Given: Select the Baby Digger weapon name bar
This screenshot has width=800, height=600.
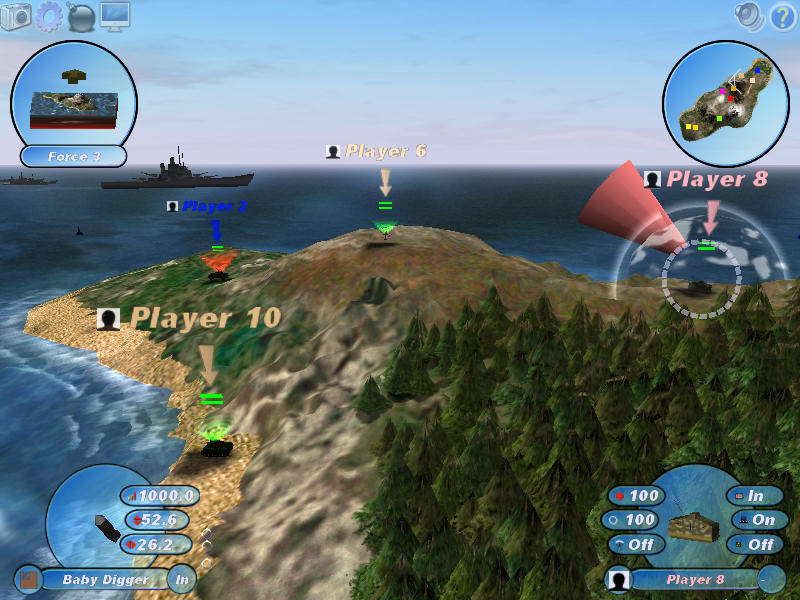Looking at the screenshot, I should [x=103, y=579].
